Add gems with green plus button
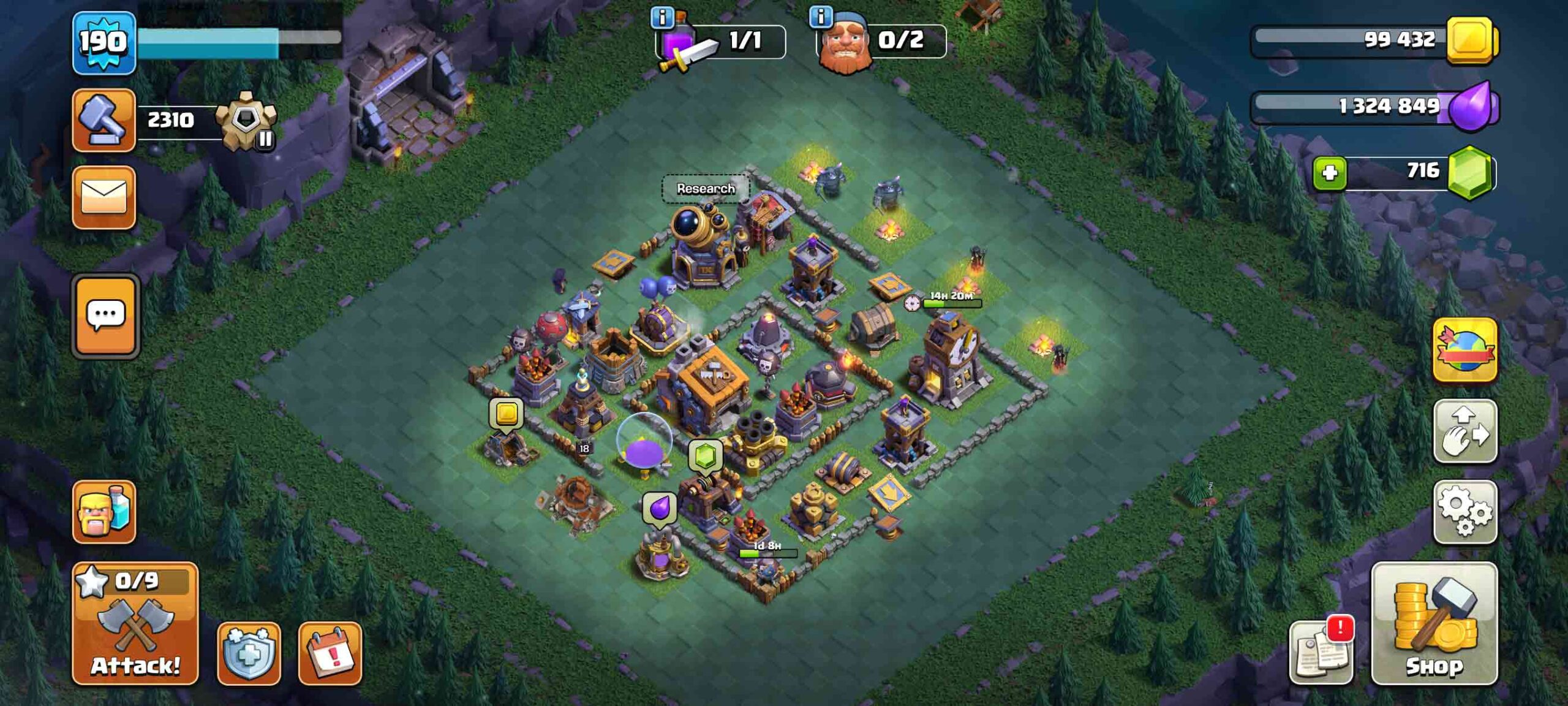Screen dimensions: 1568x706 pyautogui.click(x=1329, y=173)
